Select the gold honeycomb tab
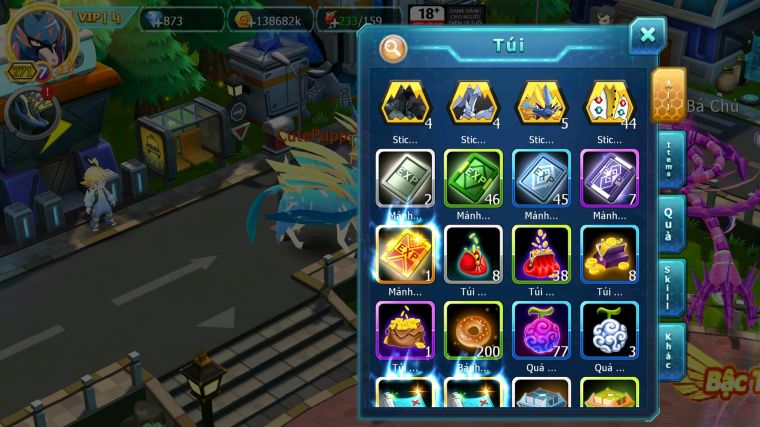 668,96
